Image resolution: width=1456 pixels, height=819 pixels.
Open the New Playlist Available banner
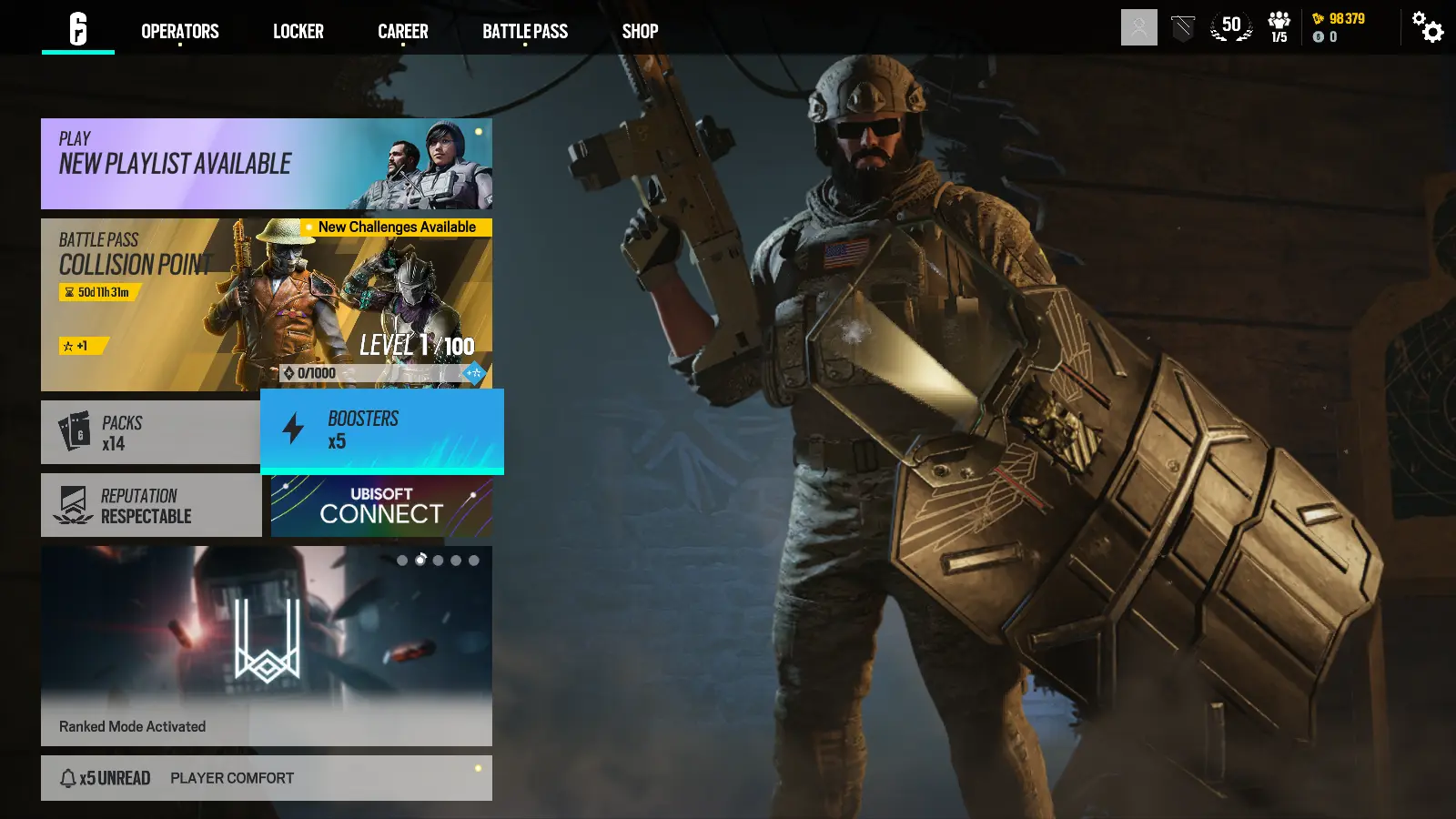[266, 164]
